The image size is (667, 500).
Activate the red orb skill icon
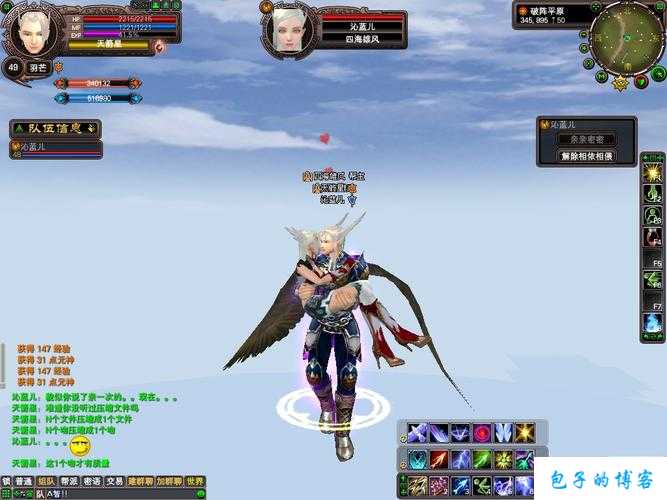click(x=482, y=433)
